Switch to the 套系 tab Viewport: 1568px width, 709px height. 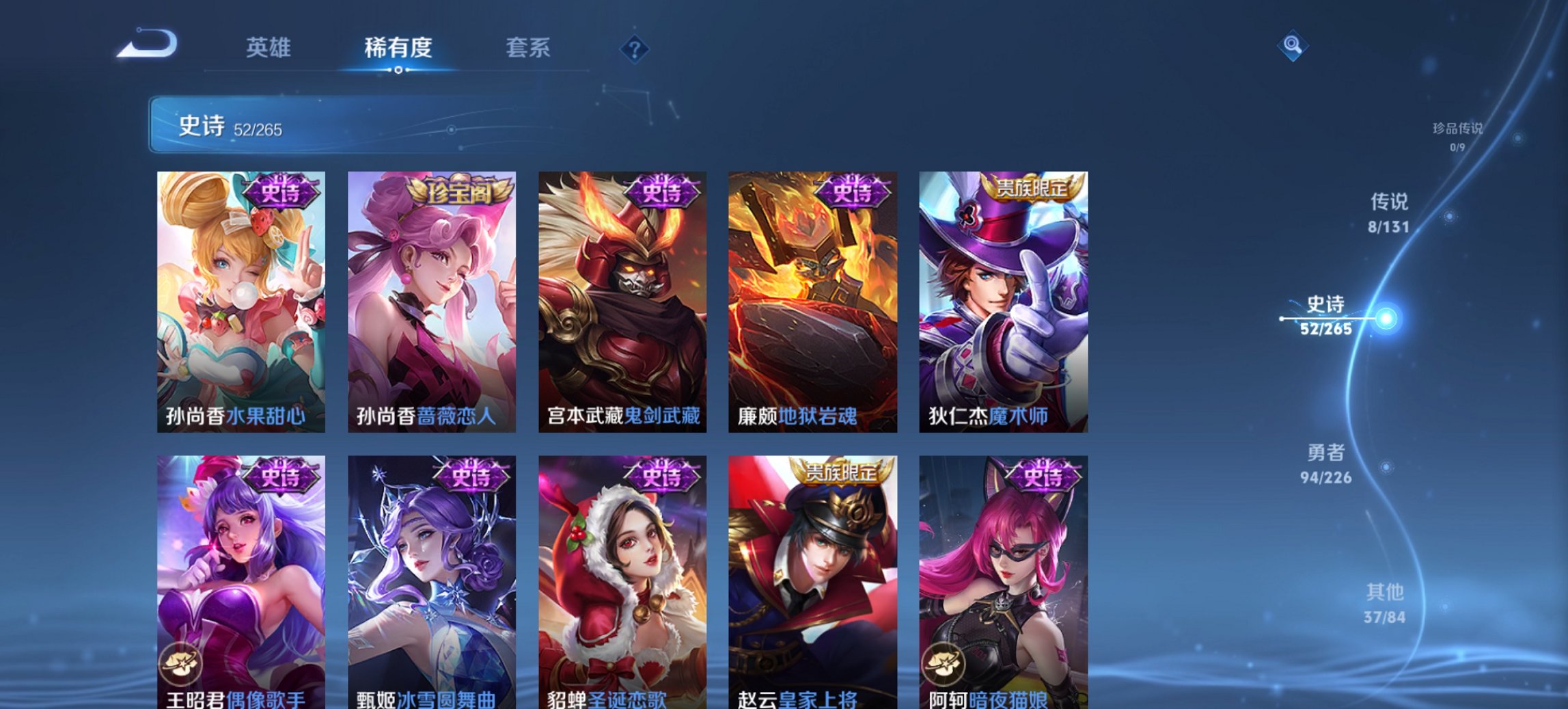point(527,48)
